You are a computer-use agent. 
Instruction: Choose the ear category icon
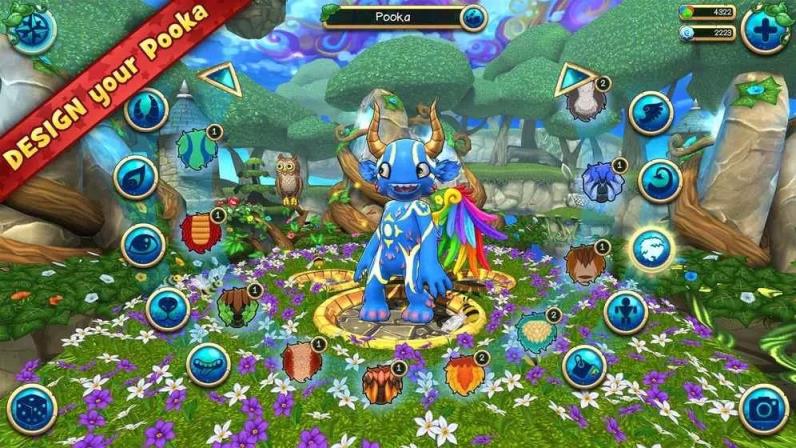135,178
